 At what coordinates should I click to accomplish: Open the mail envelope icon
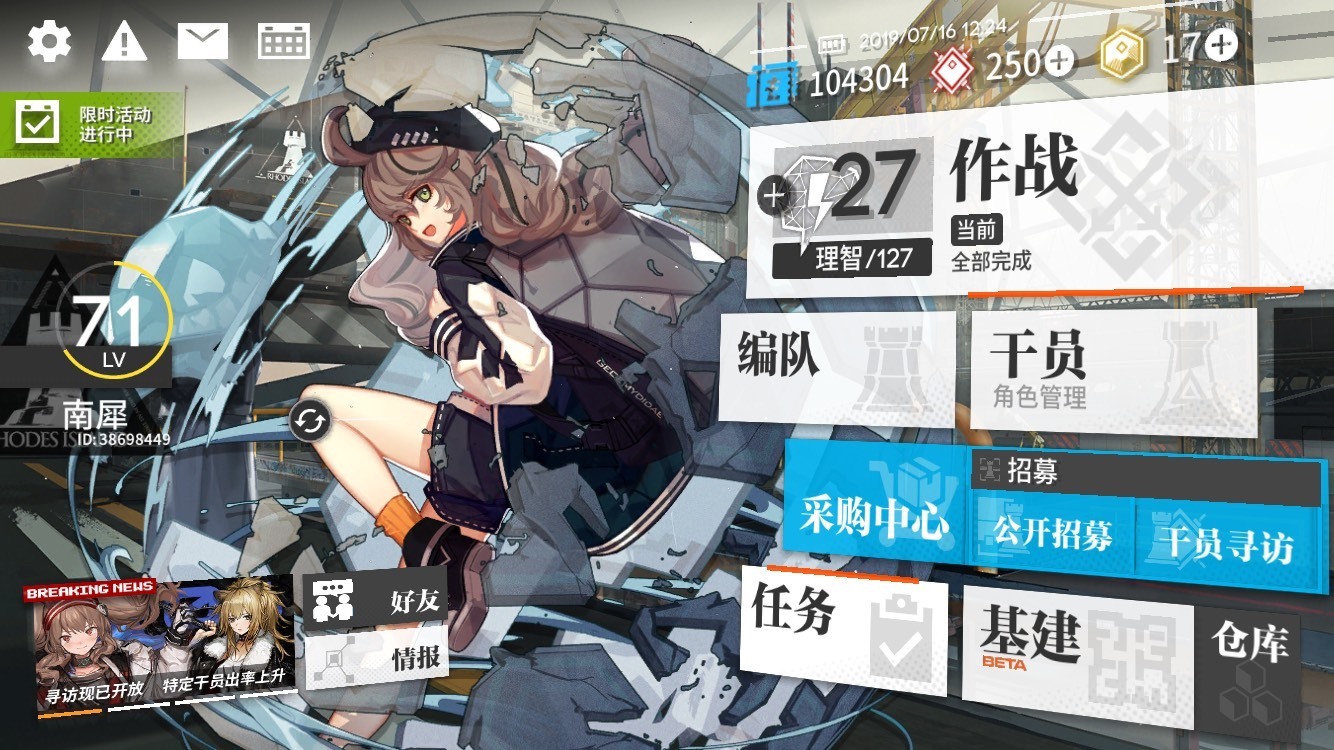pos(203,41)
